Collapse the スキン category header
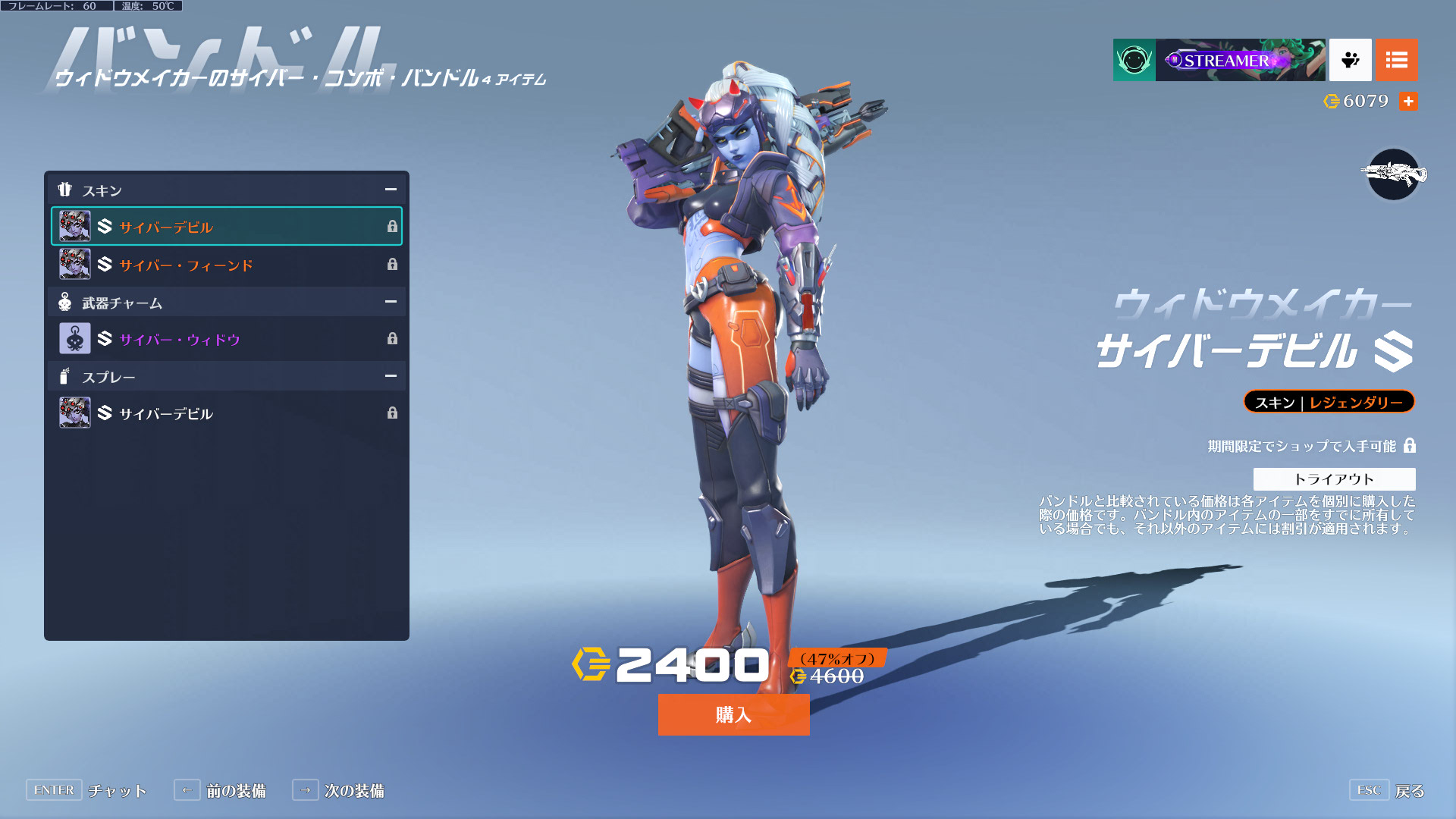 [x=391, y=190]
